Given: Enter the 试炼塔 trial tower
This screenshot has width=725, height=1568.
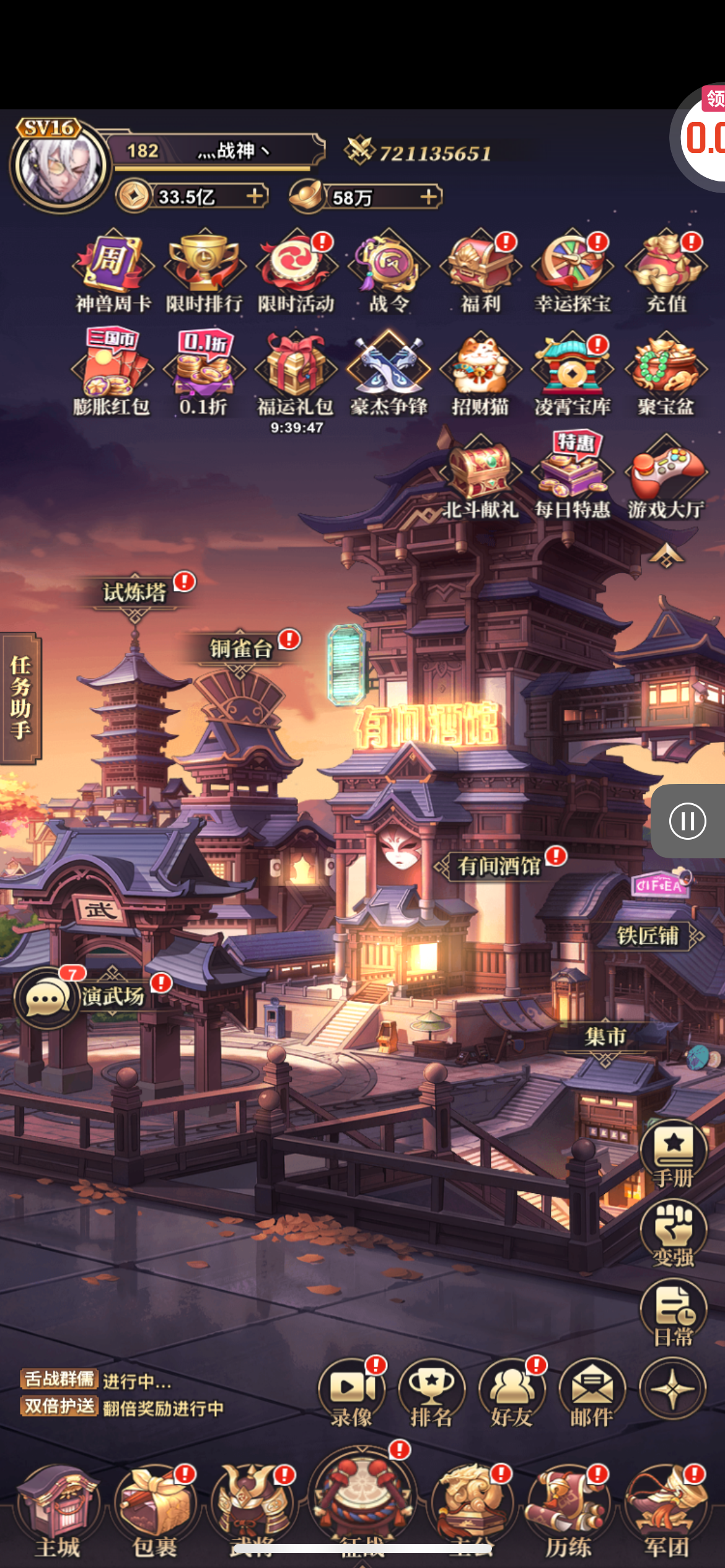Looking at the screenshot, I should click(x=134, y=593).
